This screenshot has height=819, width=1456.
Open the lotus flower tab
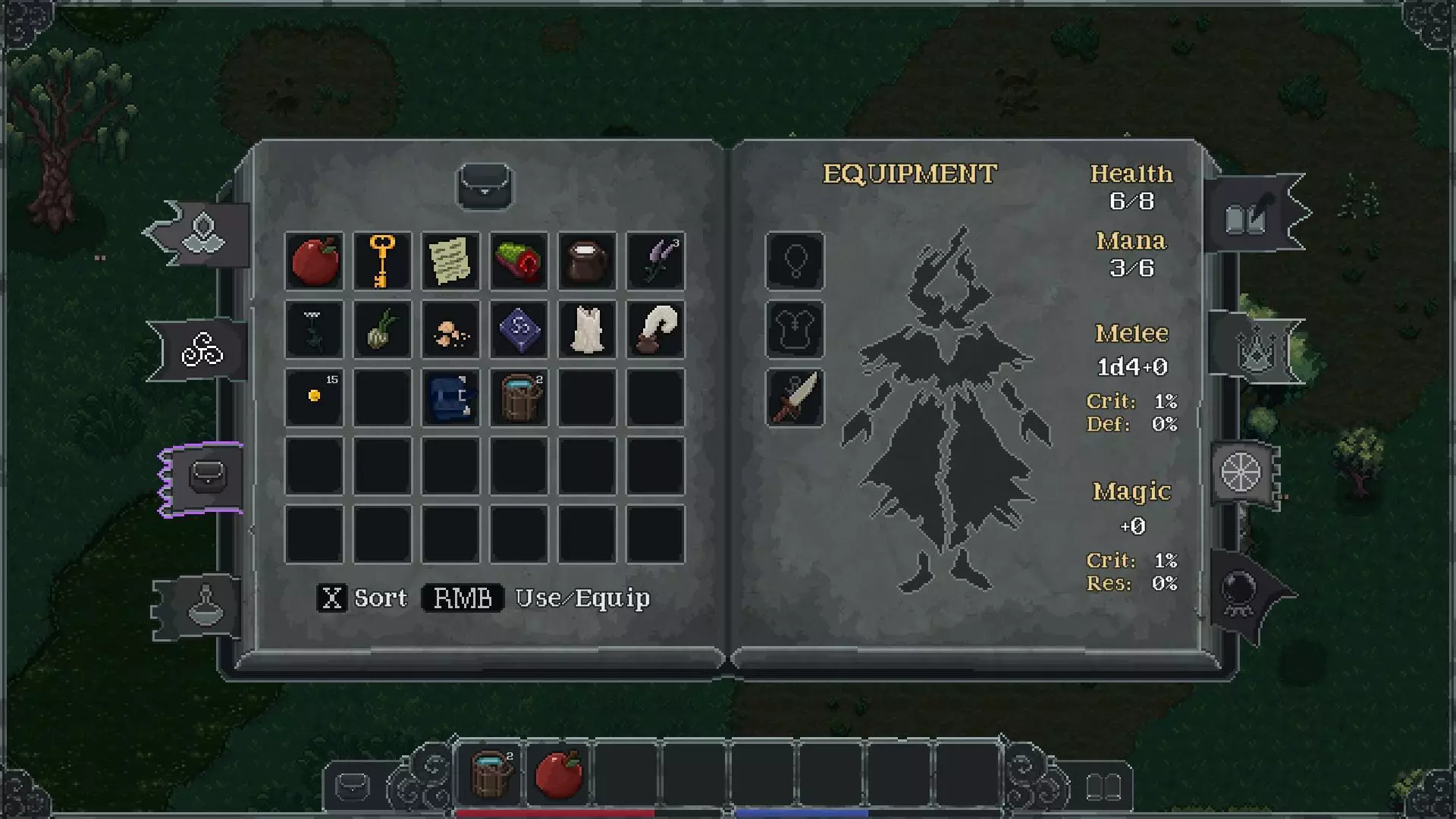tap(203, 234)
